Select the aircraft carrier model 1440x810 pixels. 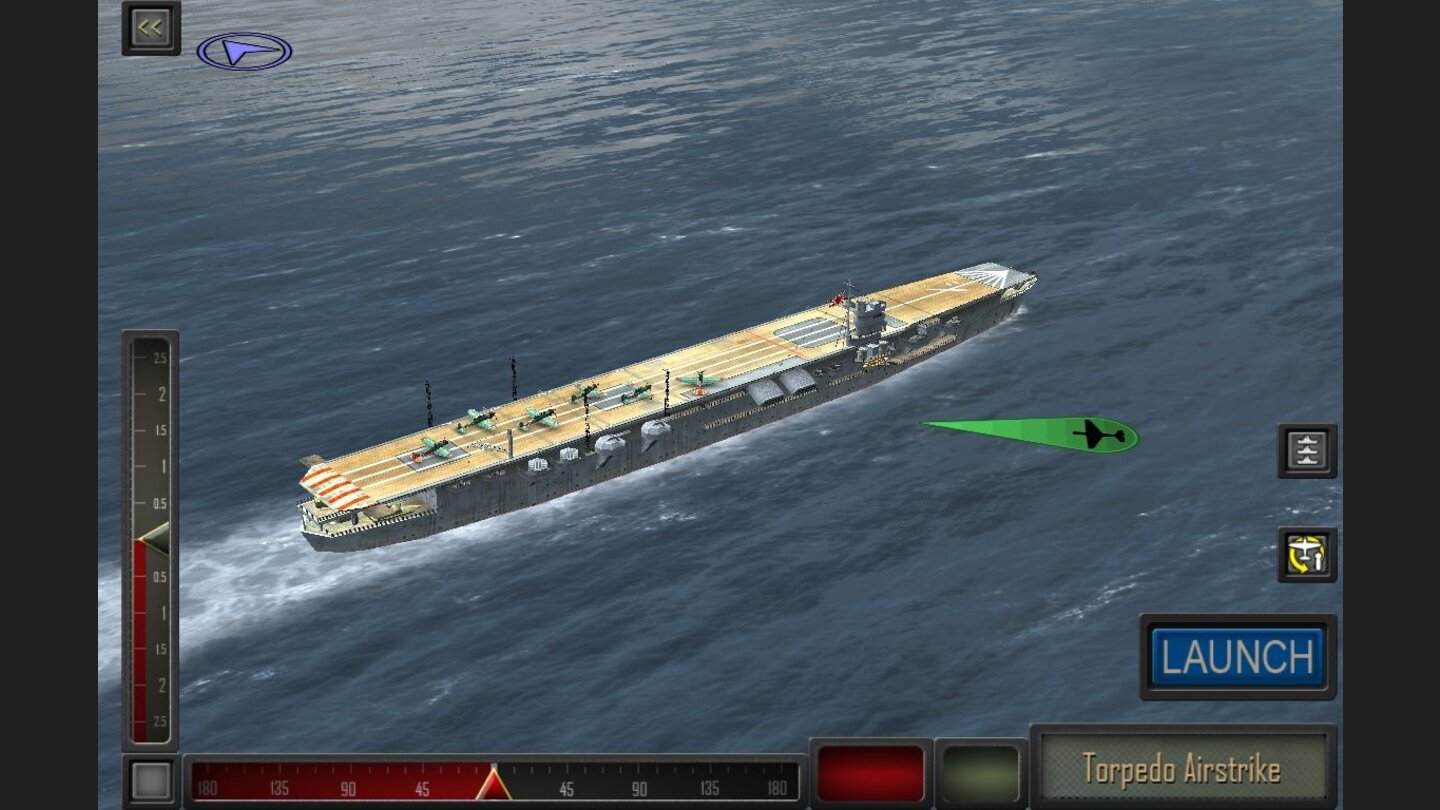[680, 400]
